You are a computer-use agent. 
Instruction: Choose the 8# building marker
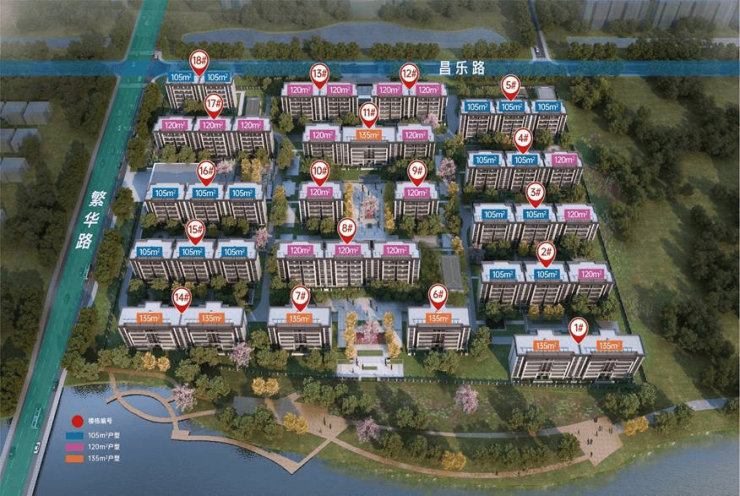pyautogui.click(x=347, y=229)
